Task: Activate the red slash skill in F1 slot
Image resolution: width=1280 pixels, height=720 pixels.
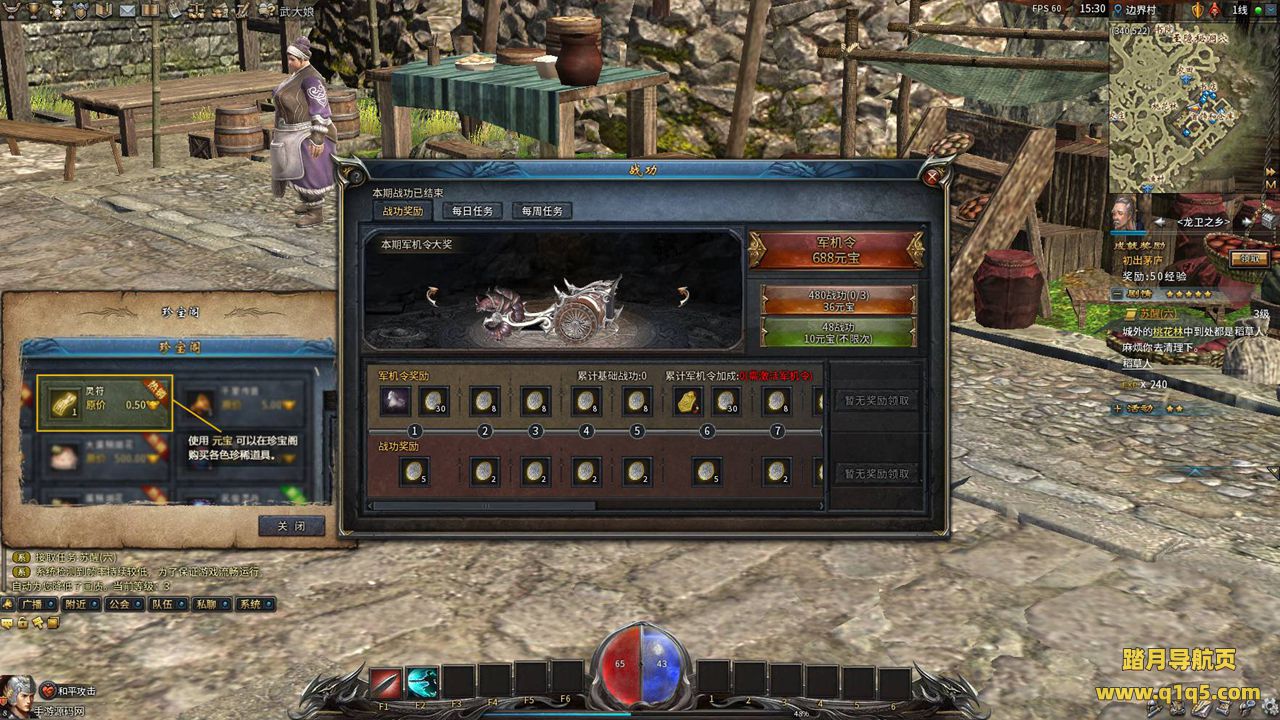Action: 385,682
